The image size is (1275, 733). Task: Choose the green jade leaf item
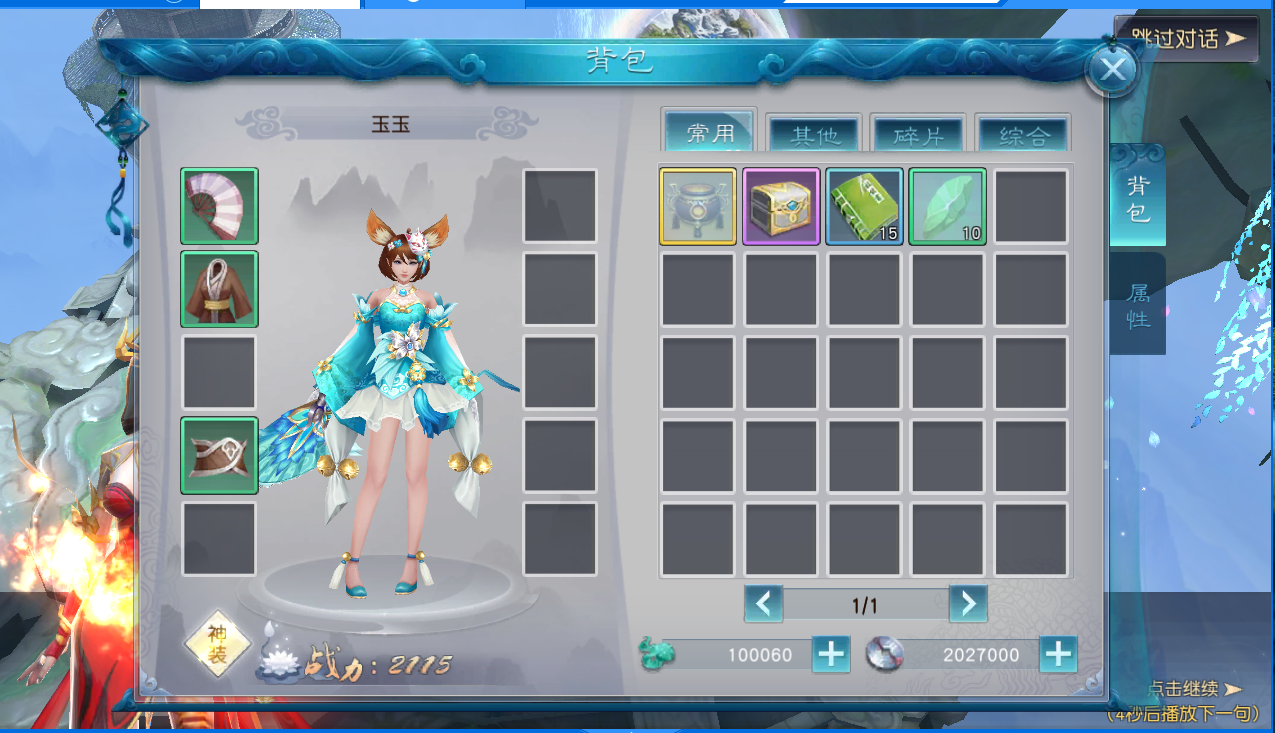[x=947, y=206]
